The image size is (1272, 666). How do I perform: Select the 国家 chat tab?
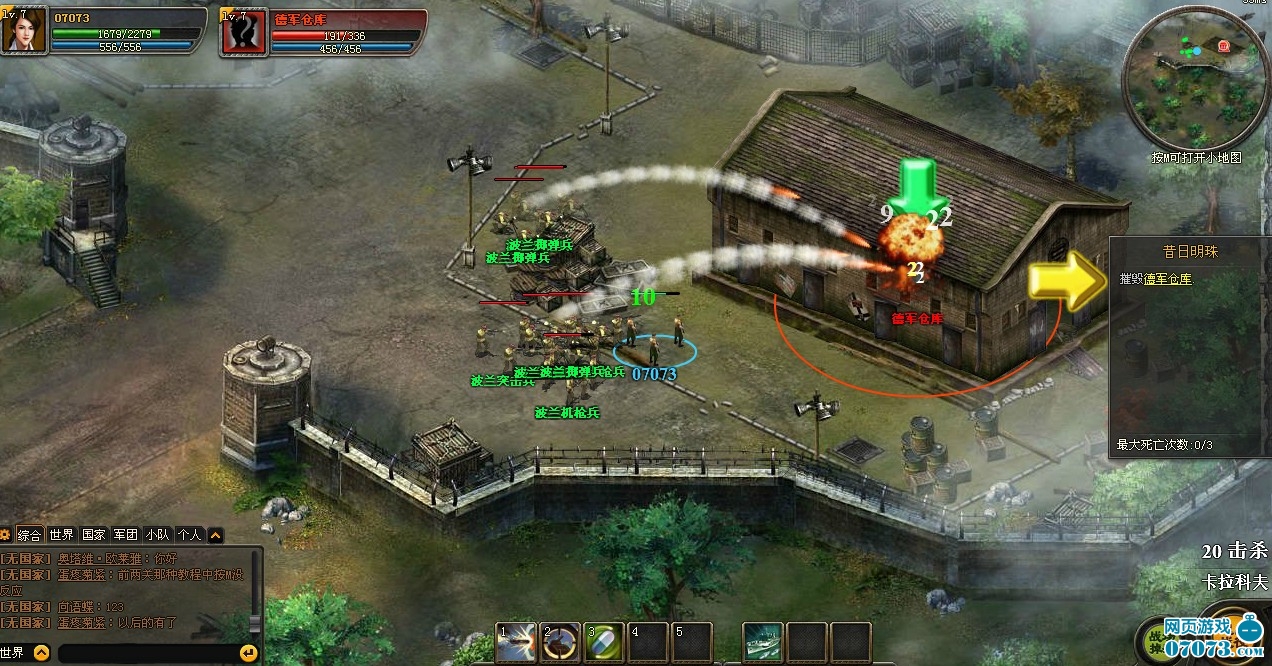point(93,535)
